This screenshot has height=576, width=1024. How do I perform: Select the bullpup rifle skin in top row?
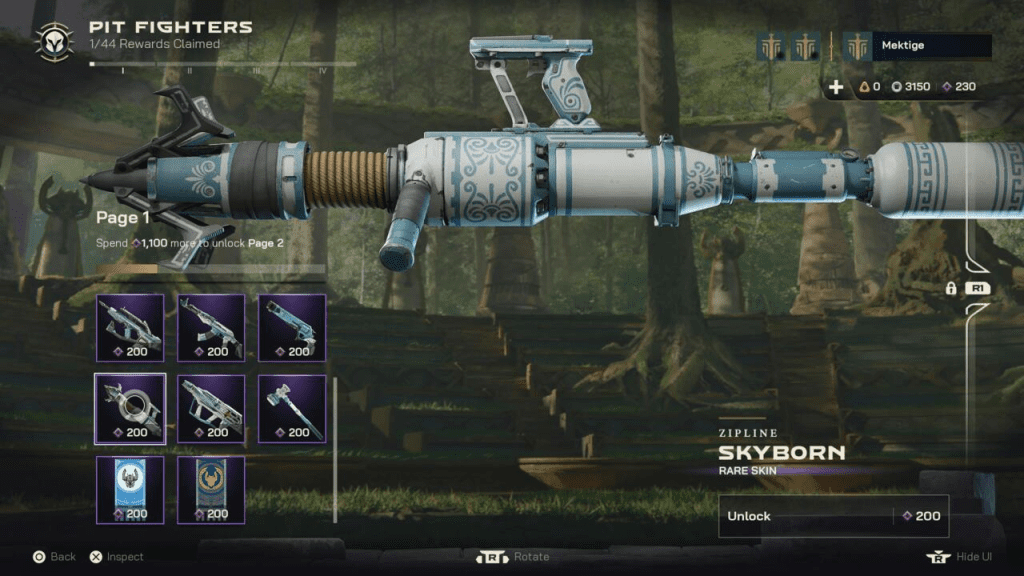coord(130,327)
